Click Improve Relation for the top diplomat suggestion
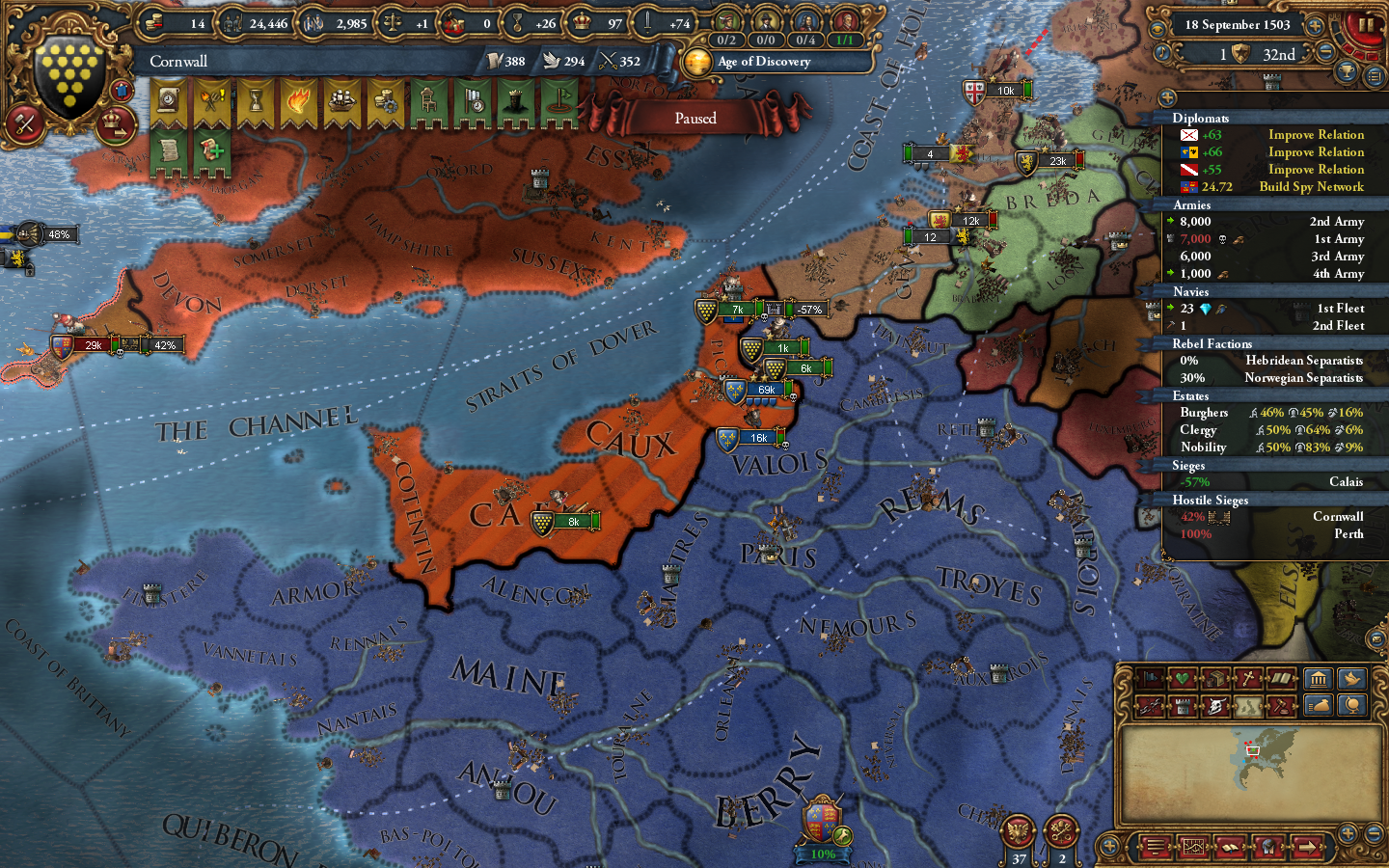The width and height of the screenshot is (1389, 868). (x=1317, y=134)
